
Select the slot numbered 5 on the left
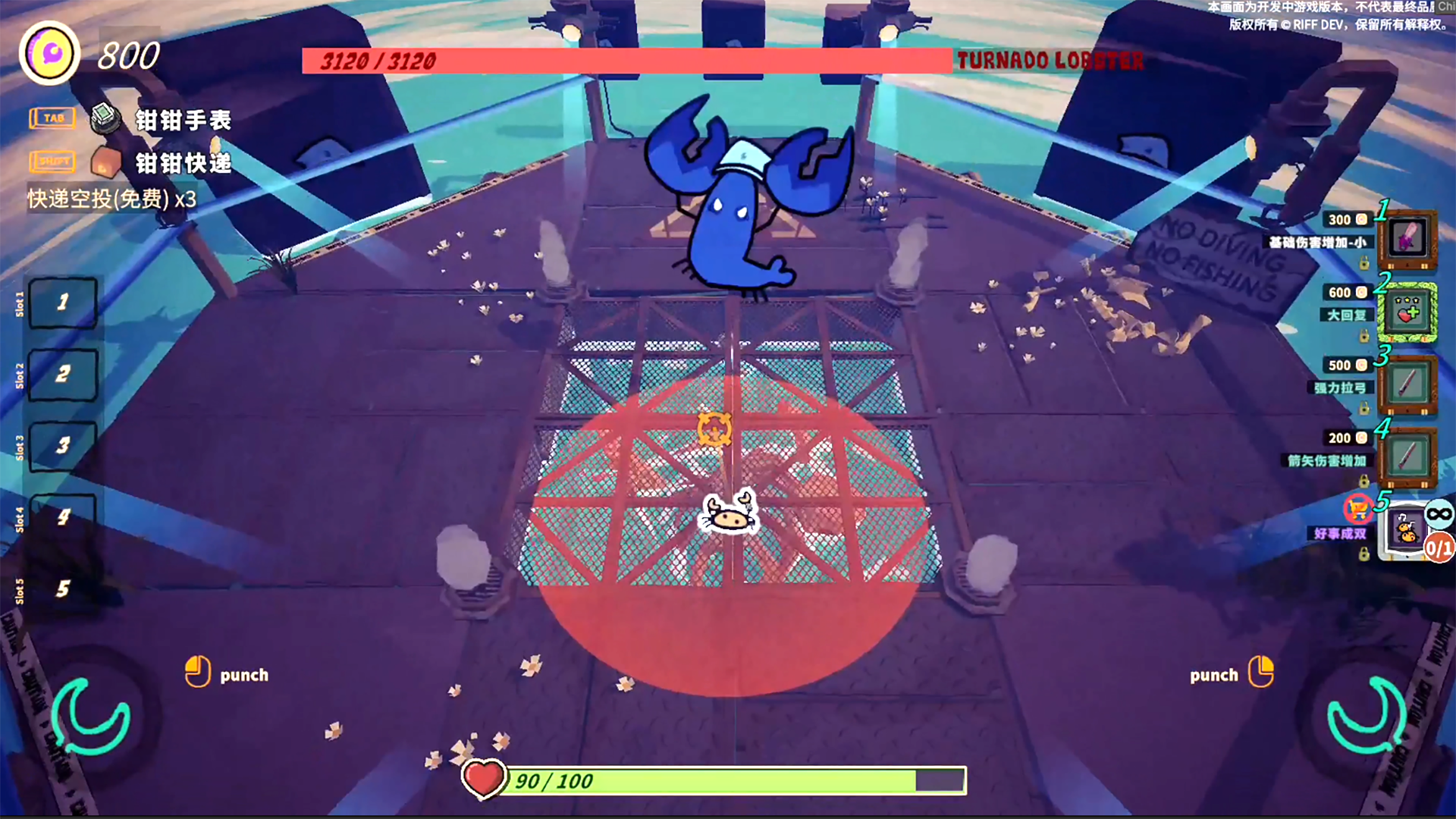(x=63, y=589)
